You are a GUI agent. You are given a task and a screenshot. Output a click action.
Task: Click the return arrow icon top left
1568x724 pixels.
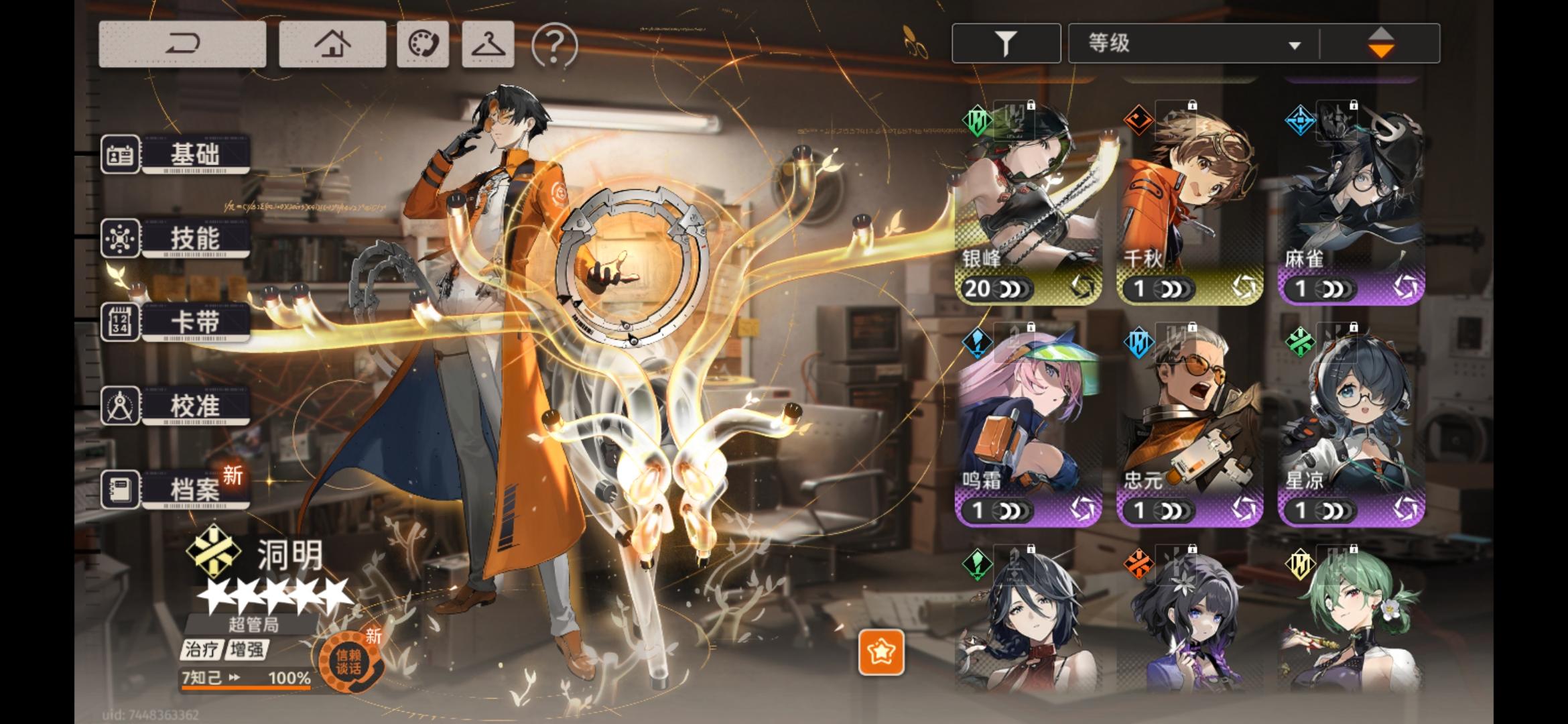coord(184,42)
